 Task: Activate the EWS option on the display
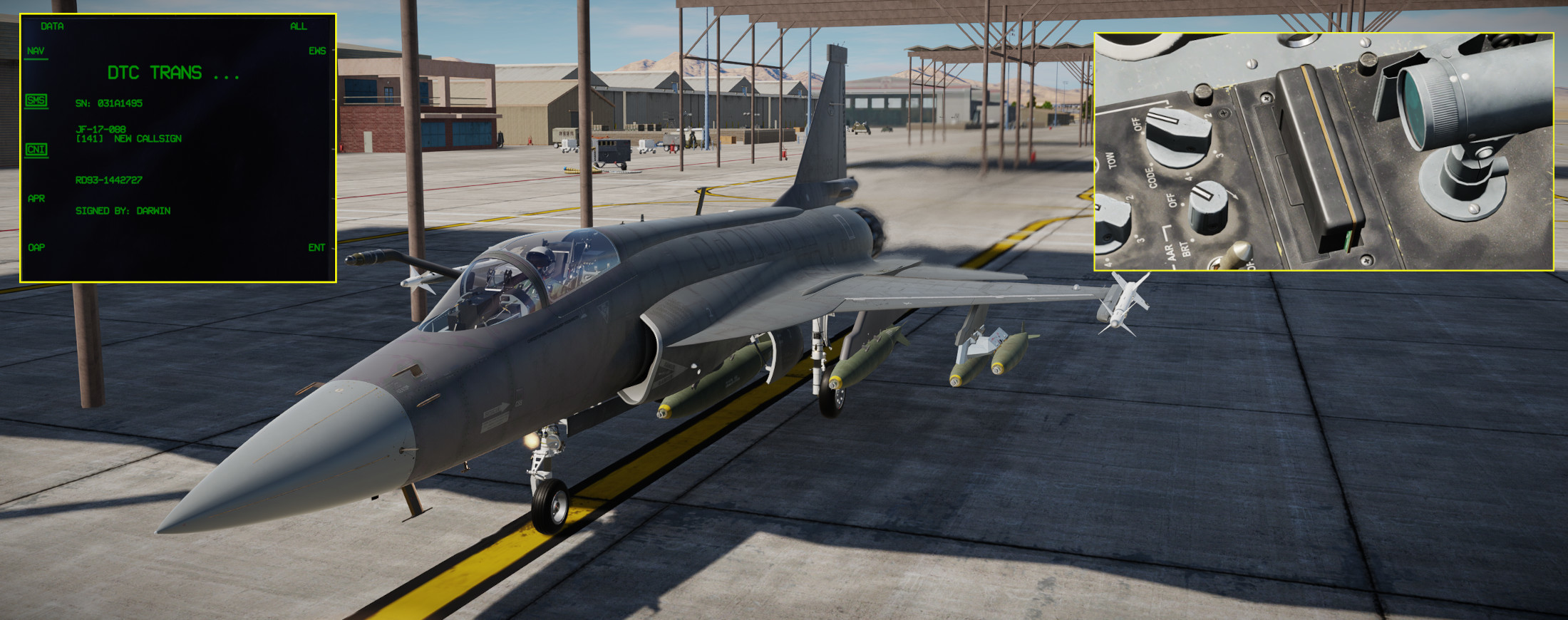(x=317, y=51)
